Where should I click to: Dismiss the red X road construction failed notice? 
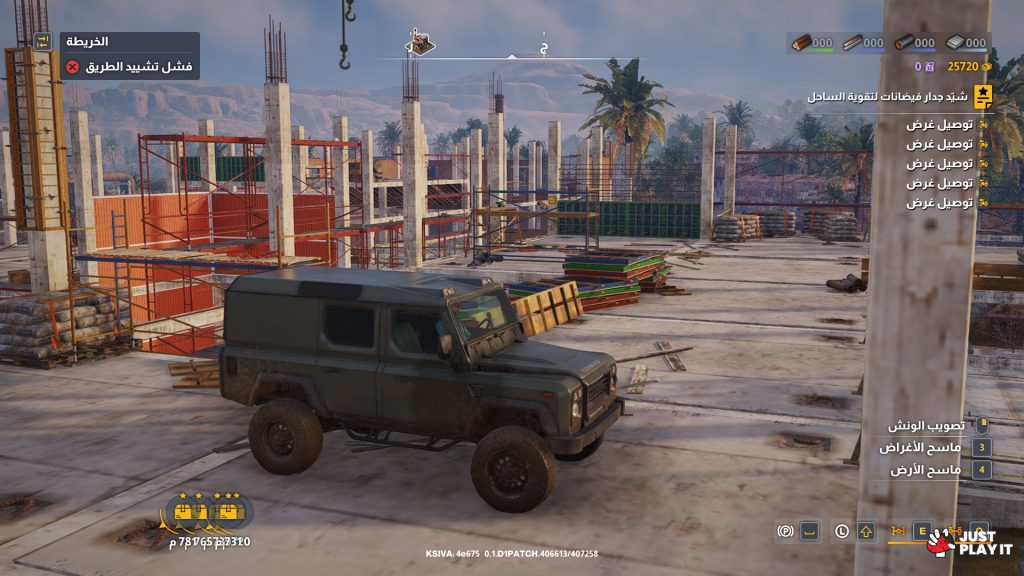(72, 67)
